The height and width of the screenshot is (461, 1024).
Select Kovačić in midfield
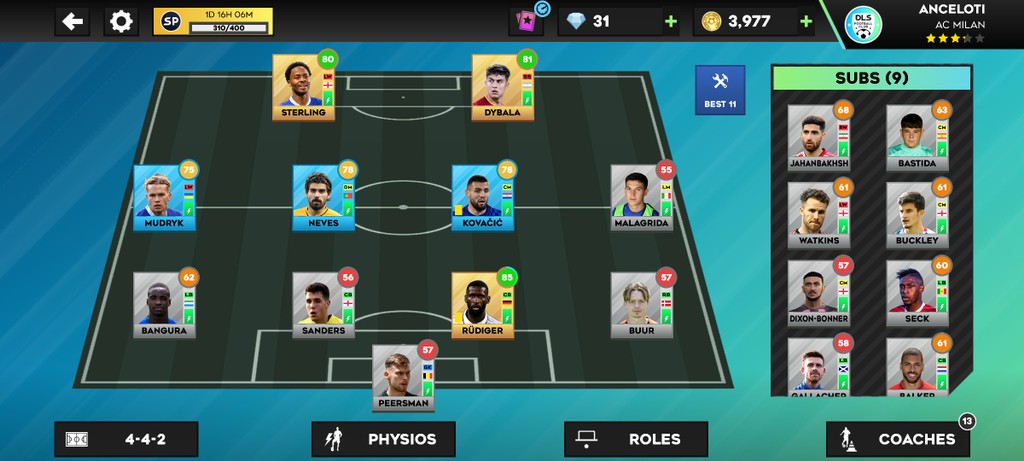coord(483,197)
